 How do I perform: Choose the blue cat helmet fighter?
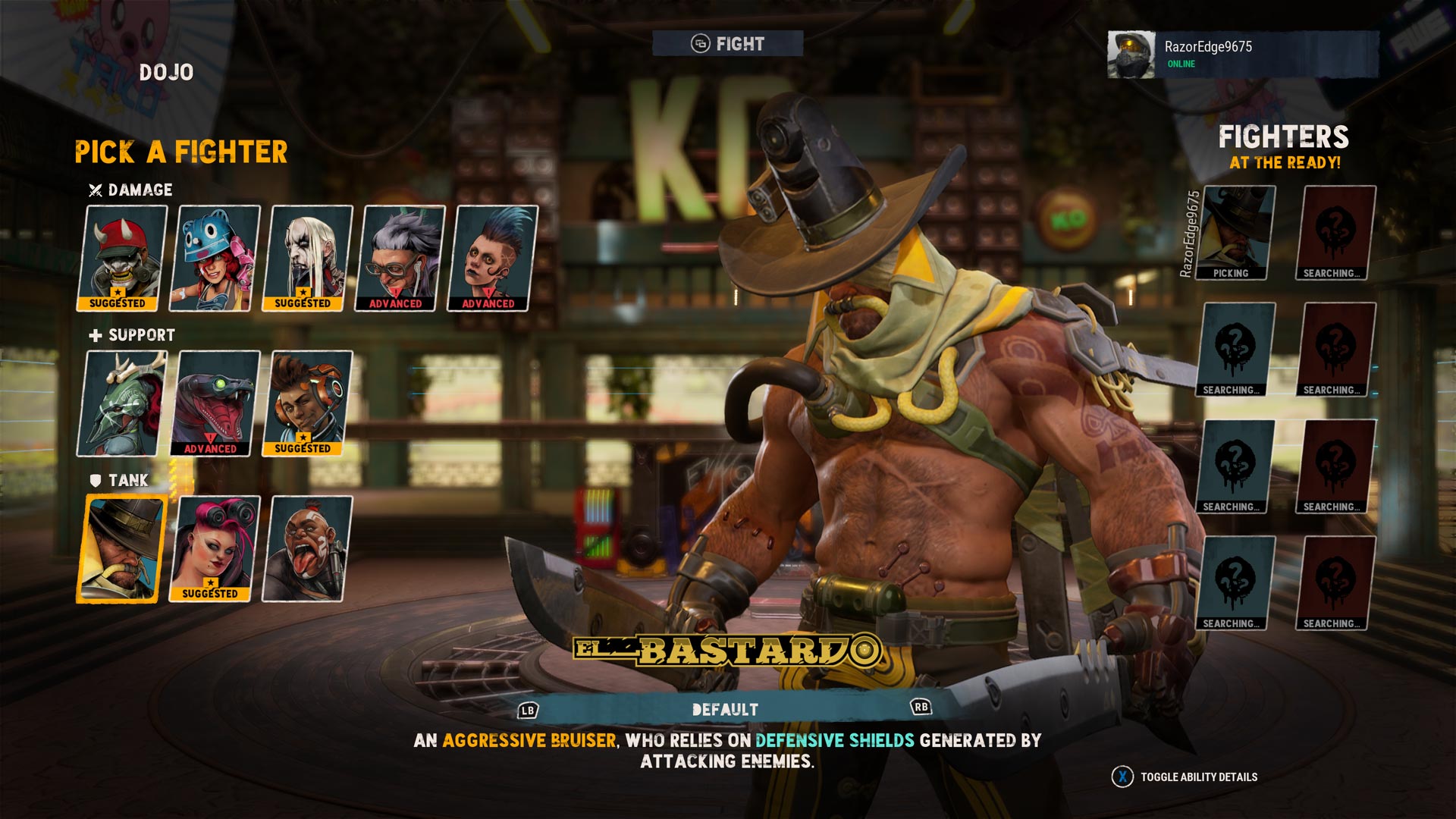(215, 258)
